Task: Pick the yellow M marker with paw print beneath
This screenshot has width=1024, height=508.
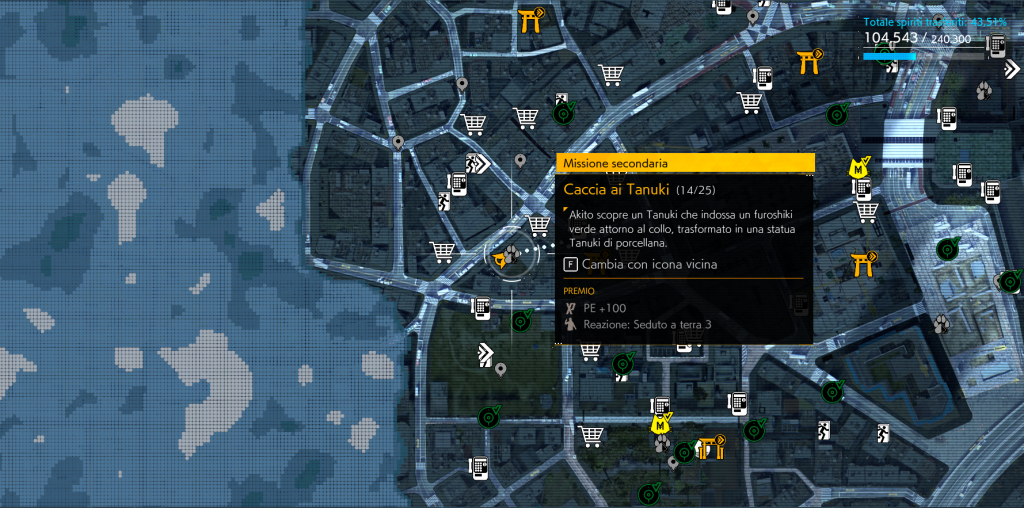Action: point(660,426)
